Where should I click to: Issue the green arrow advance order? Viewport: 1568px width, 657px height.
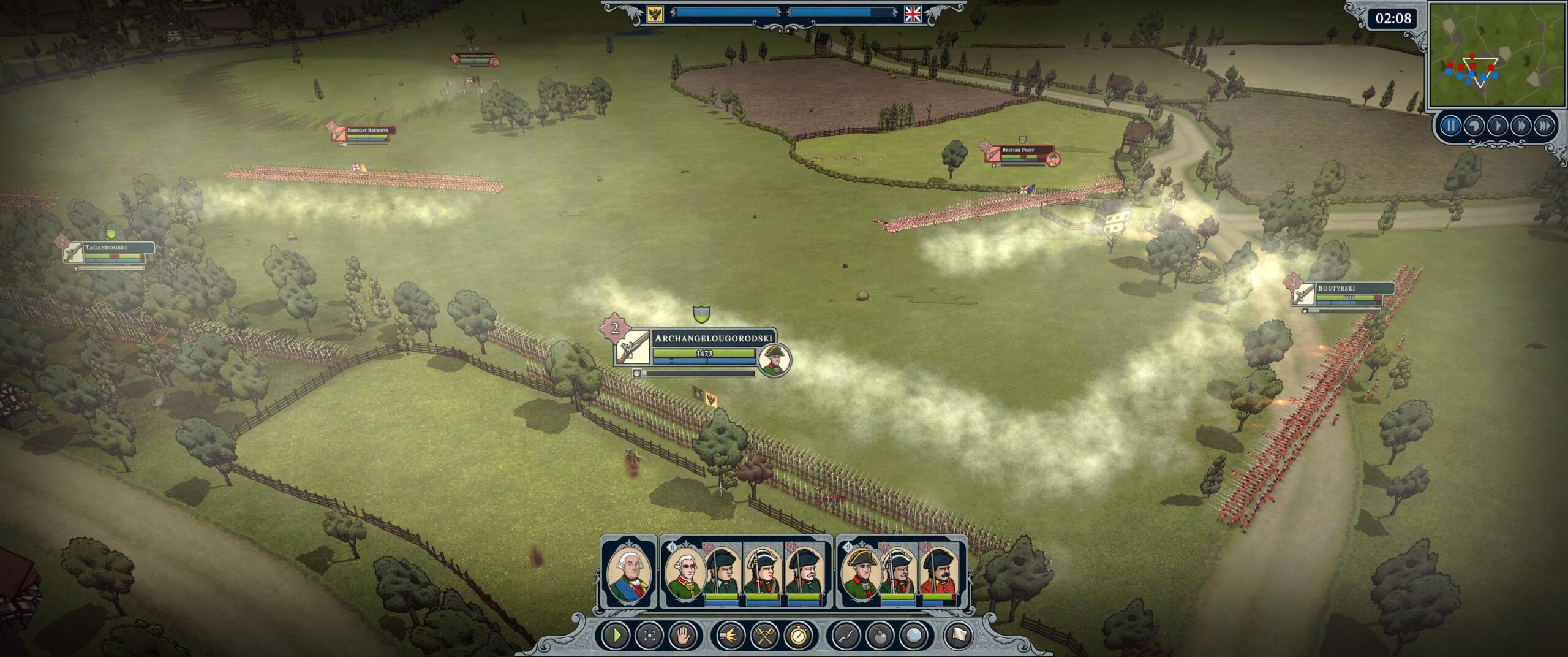point(617,636)
